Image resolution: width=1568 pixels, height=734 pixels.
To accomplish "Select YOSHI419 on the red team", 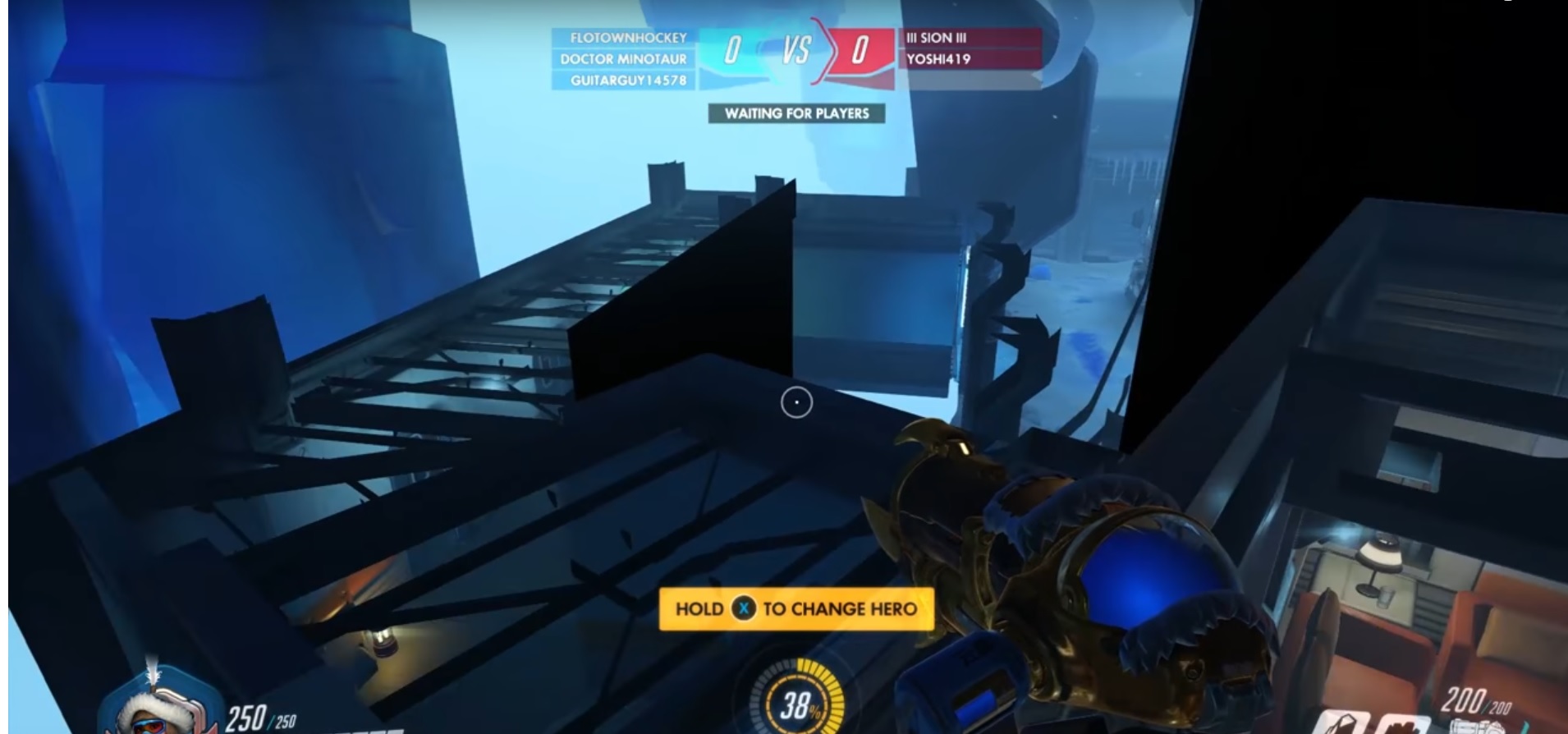I will point(938,59).
